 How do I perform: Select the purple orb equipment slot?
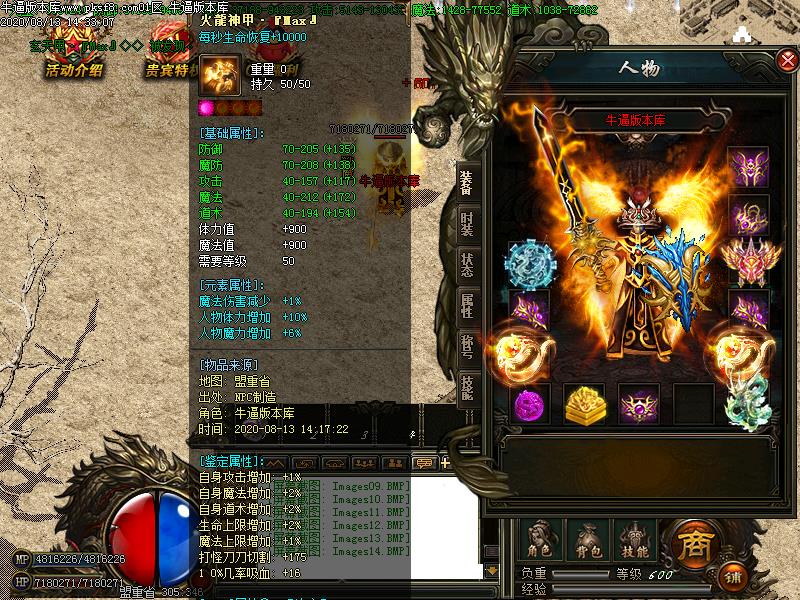click(530, 404)
